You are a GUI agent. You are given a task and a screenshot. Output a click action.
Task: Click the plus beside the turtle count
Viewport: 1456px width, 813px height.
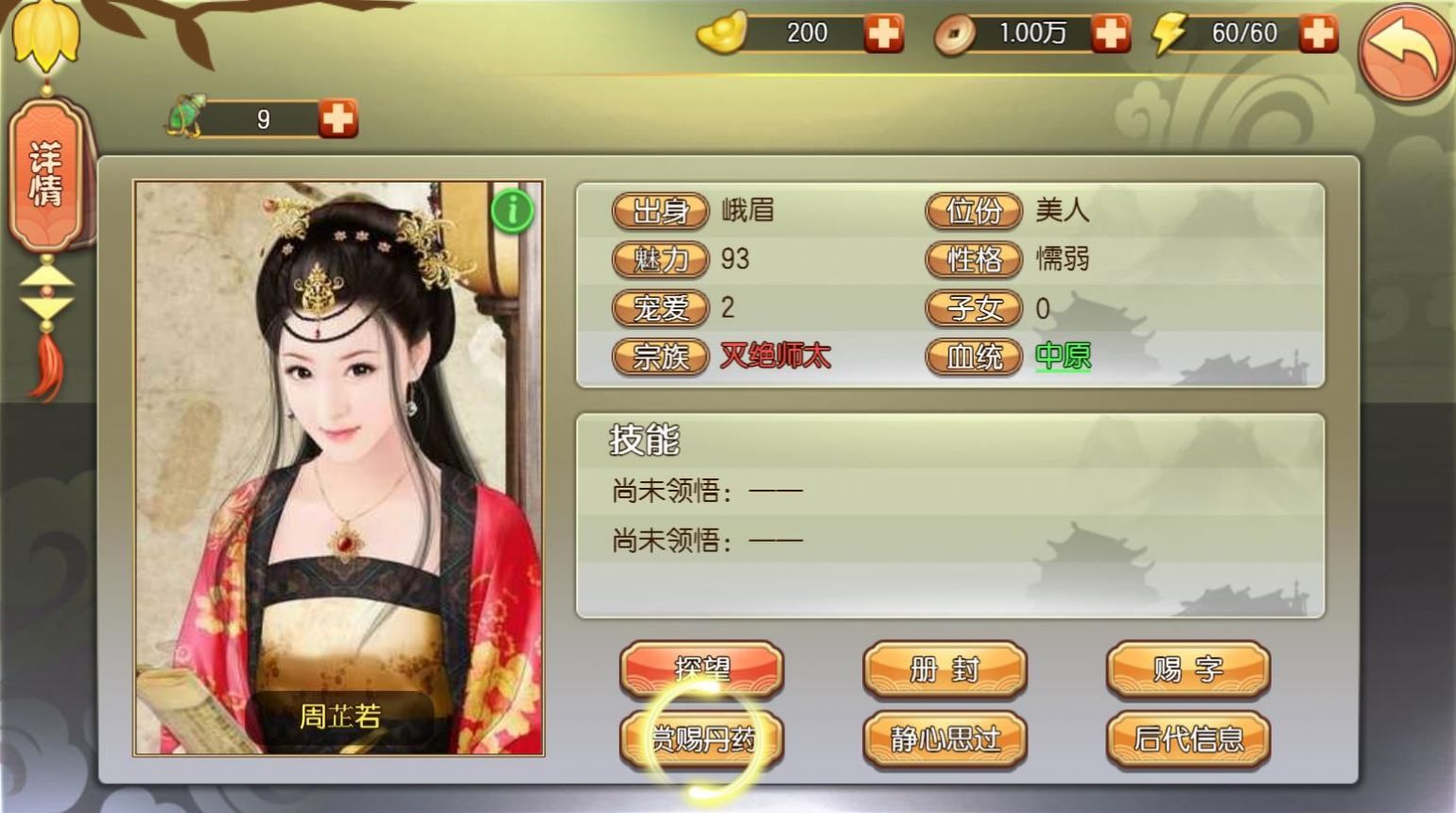point(338,119)
